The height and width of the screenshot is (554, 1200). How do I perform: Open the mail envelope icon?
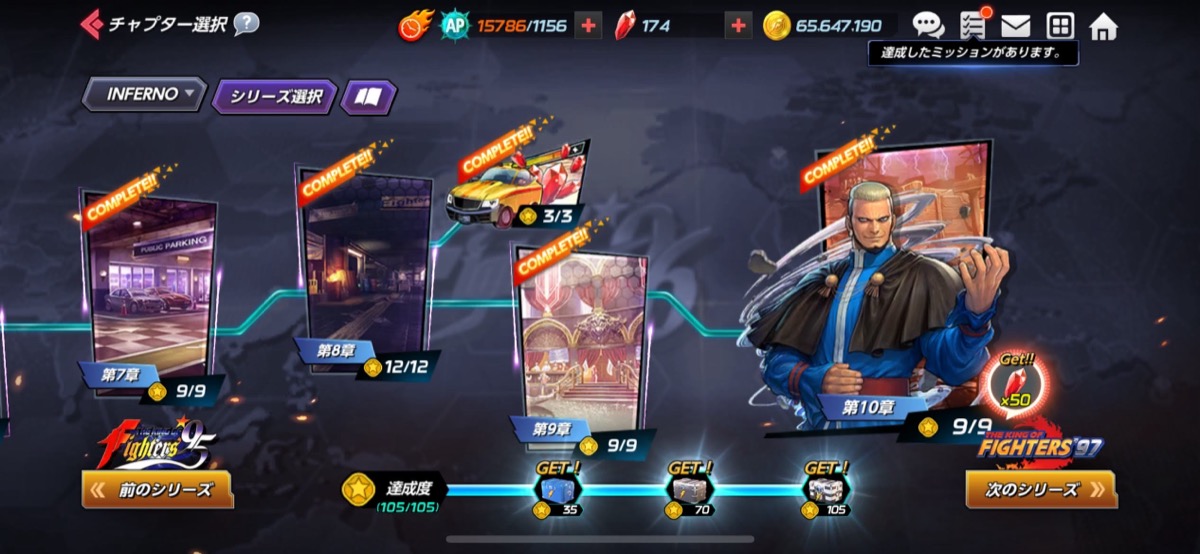(1016, 26)
